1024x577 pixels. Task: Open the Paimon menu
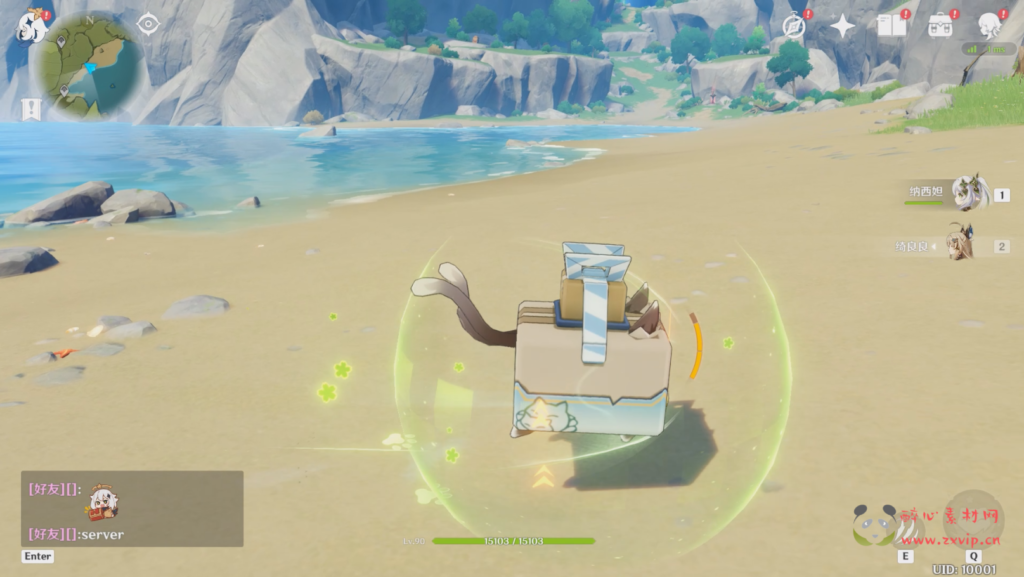tap(32, 27)
